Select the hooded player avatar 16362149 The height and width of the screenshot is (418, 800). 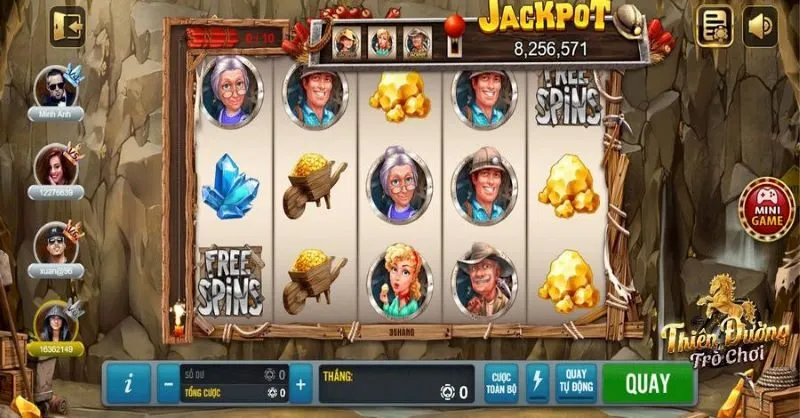coord(54,320)
